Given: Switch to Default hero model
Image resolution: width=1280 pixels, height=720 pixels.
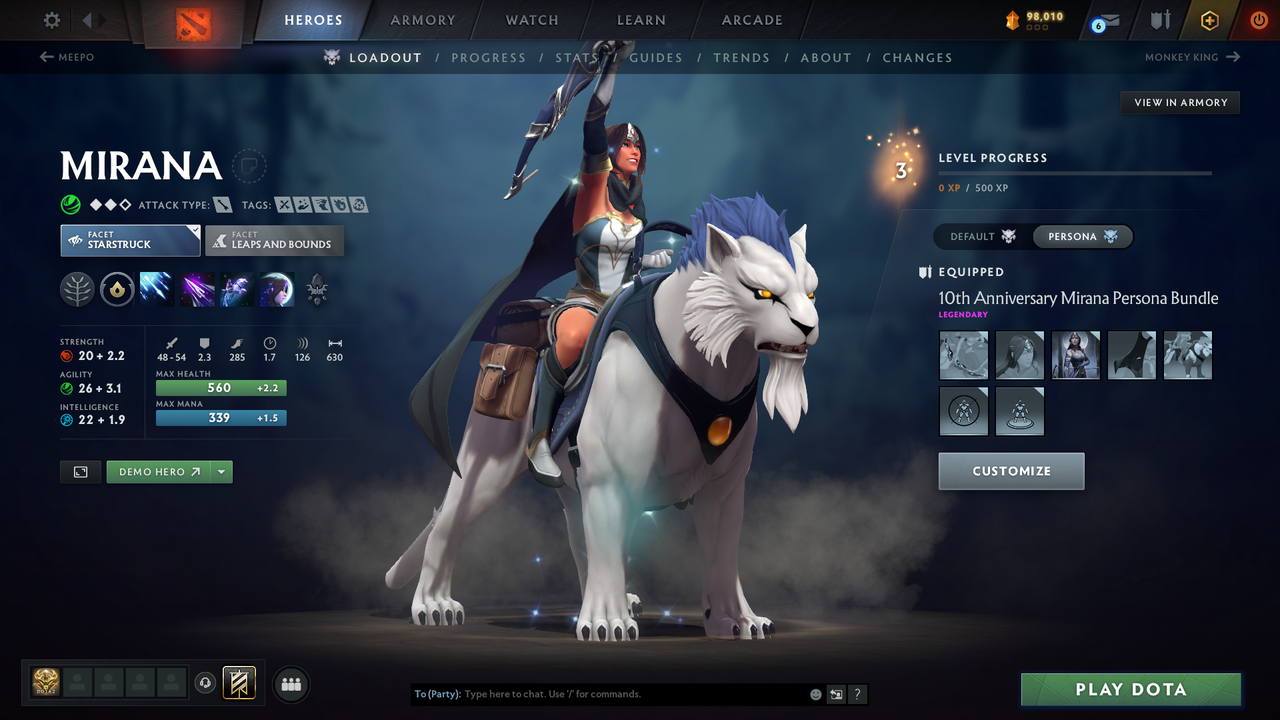Looking at the screenshot, I should [x=983, y=237].
